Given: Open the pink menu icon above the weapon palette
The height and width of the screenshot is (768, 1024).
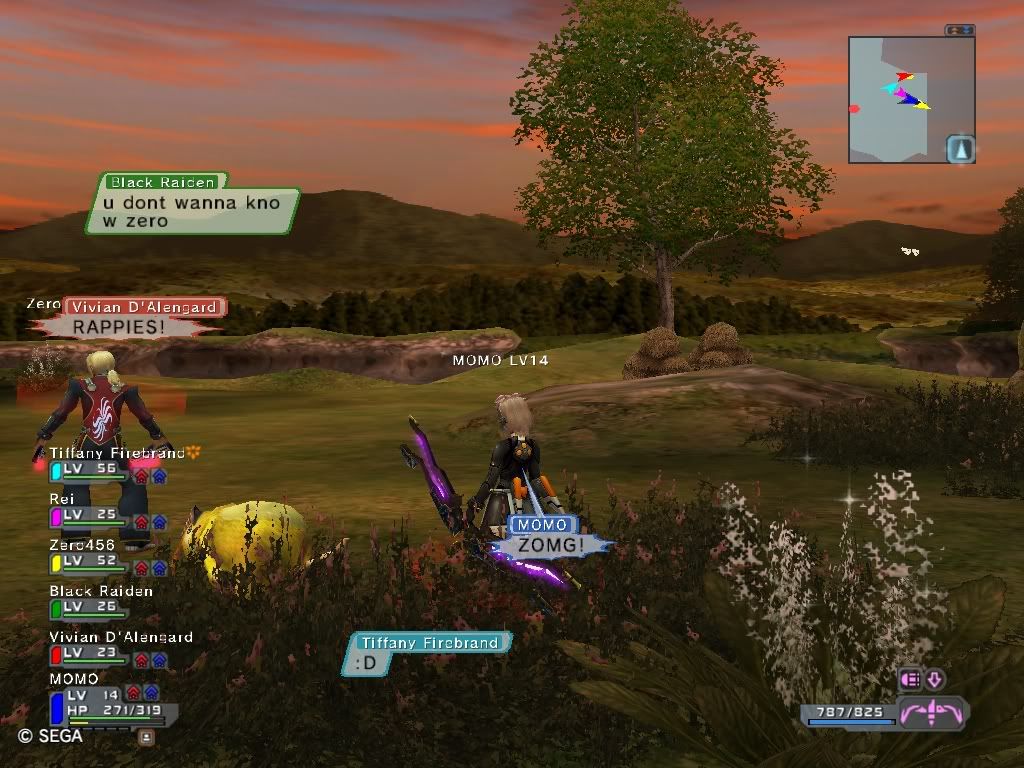Looking at the screenshot, I should pyautogui.click(x=911, y=680).
